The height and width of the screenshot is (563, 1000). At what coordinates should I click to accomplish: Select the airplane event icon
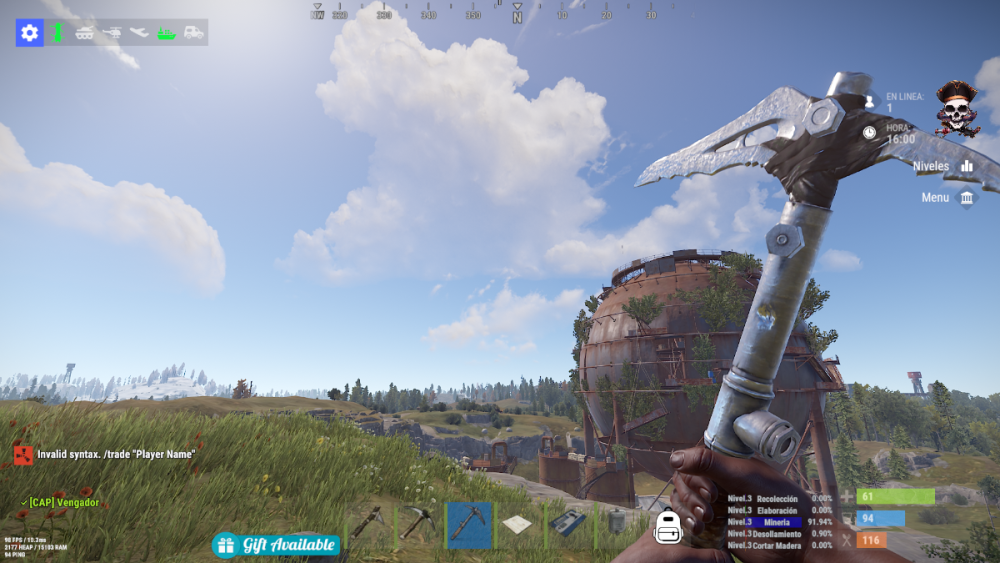[x=139, y=33]
